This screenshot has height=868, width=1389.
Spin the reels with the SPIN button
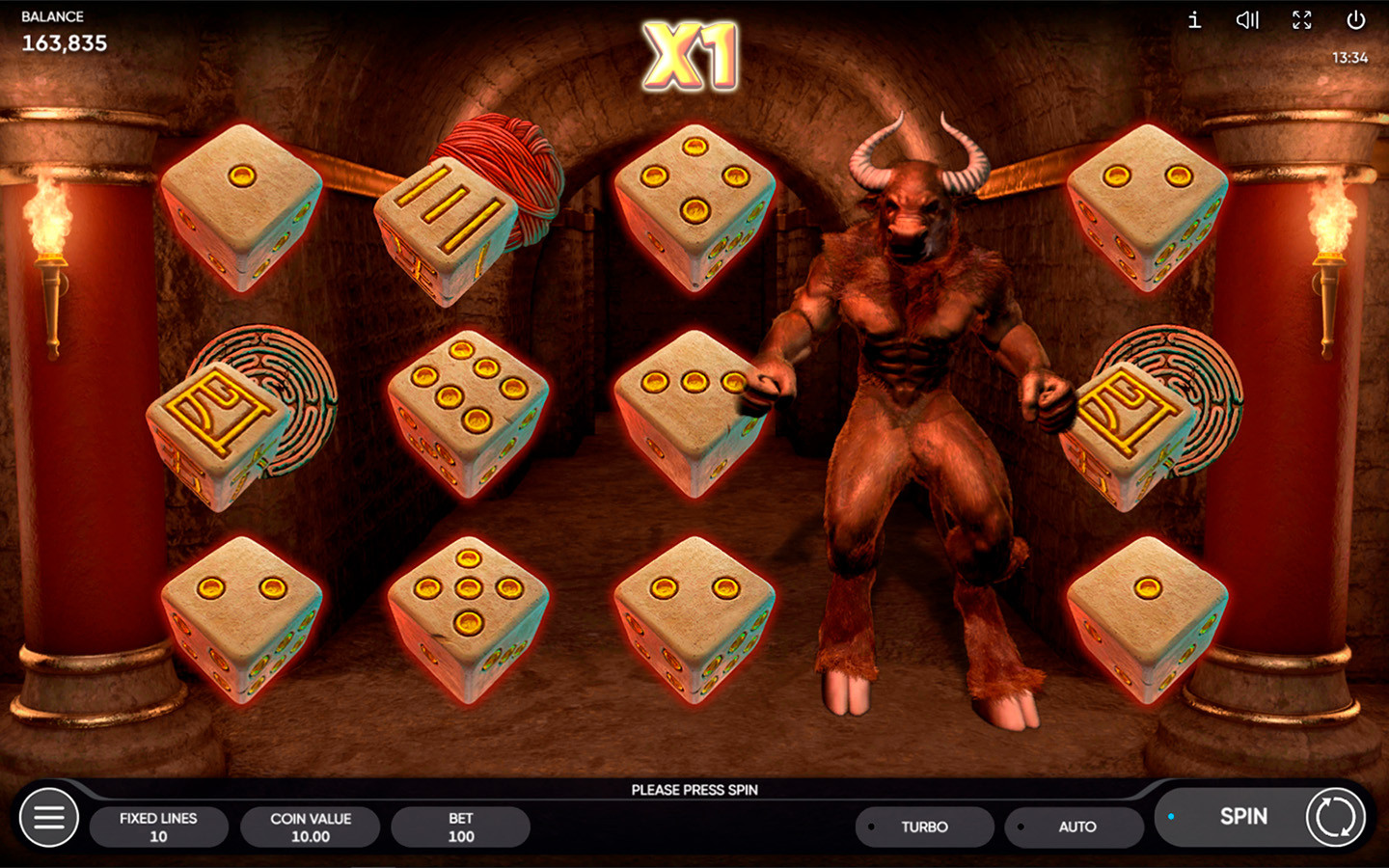click(1244, 817)
